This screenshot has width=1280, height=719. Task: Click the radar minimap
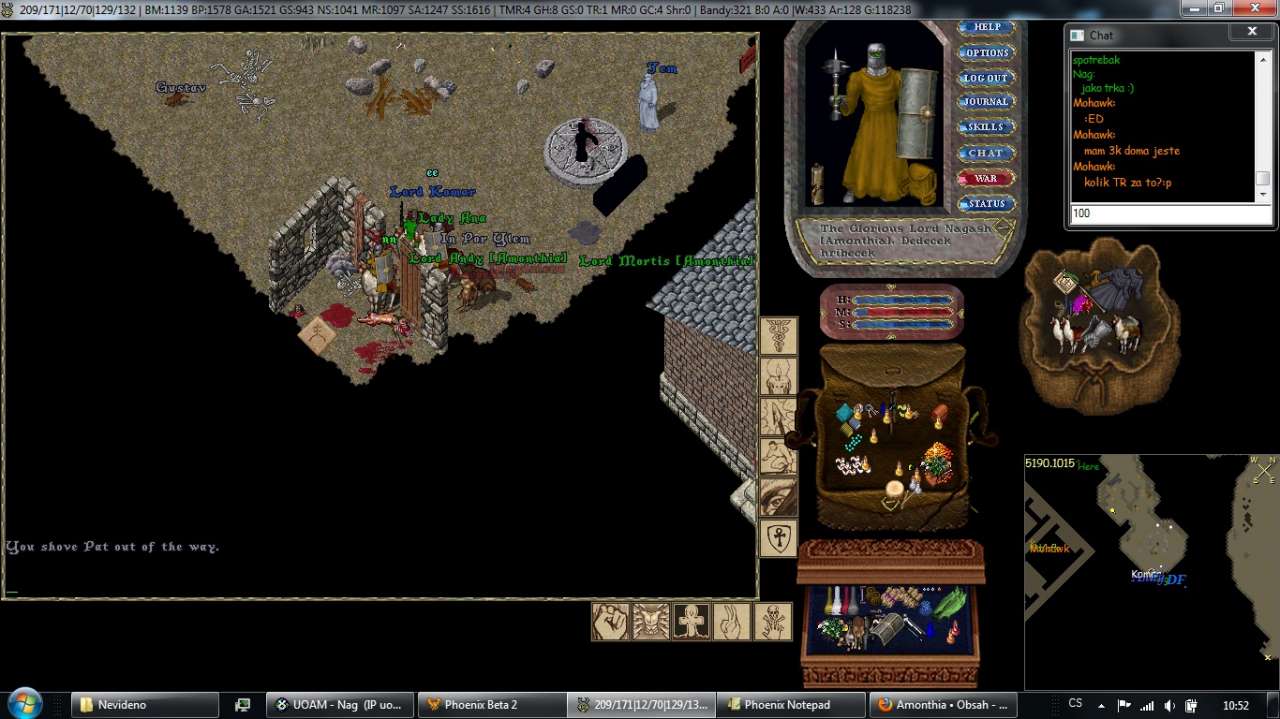(1150, 570)
